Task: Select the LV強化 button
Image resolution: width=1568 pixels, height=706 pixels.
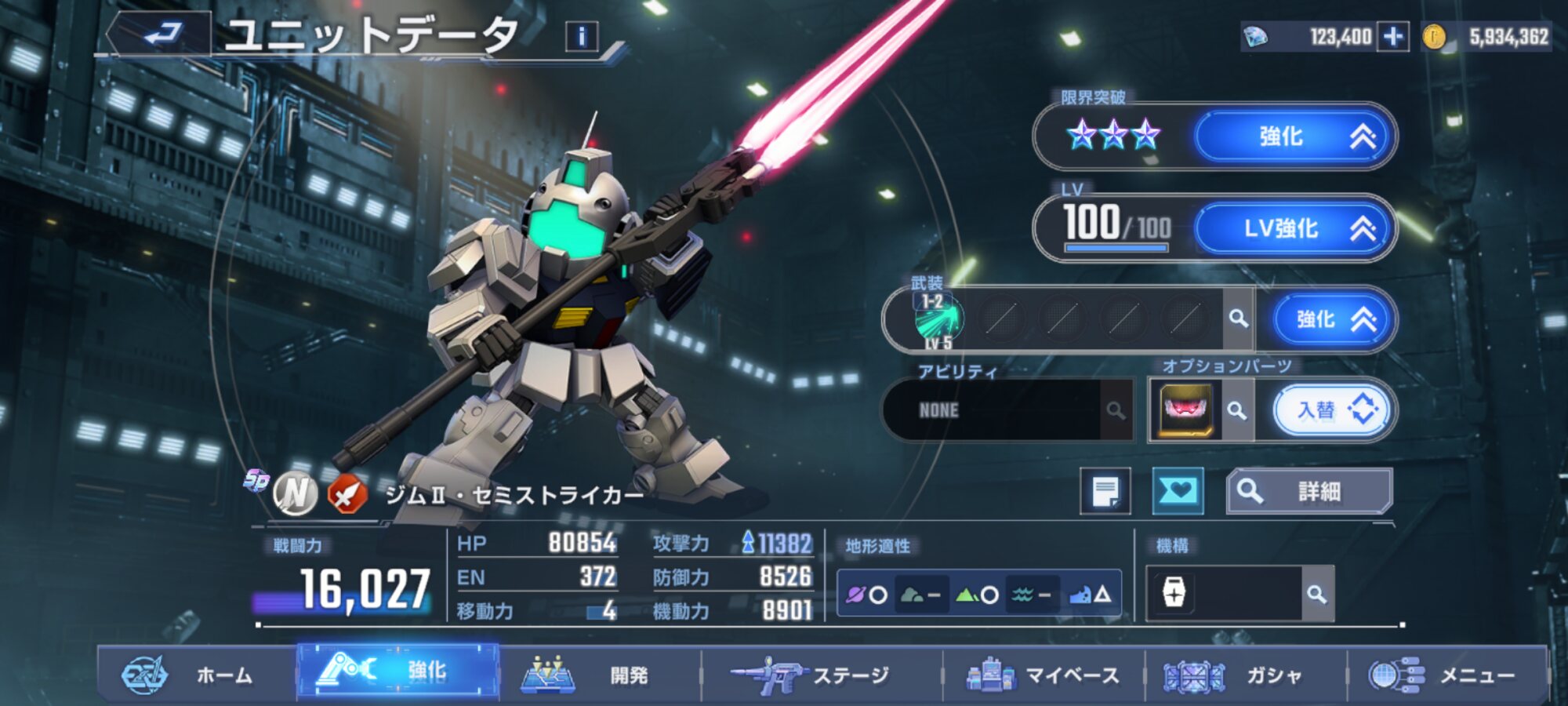Action: coord(1293,228)
